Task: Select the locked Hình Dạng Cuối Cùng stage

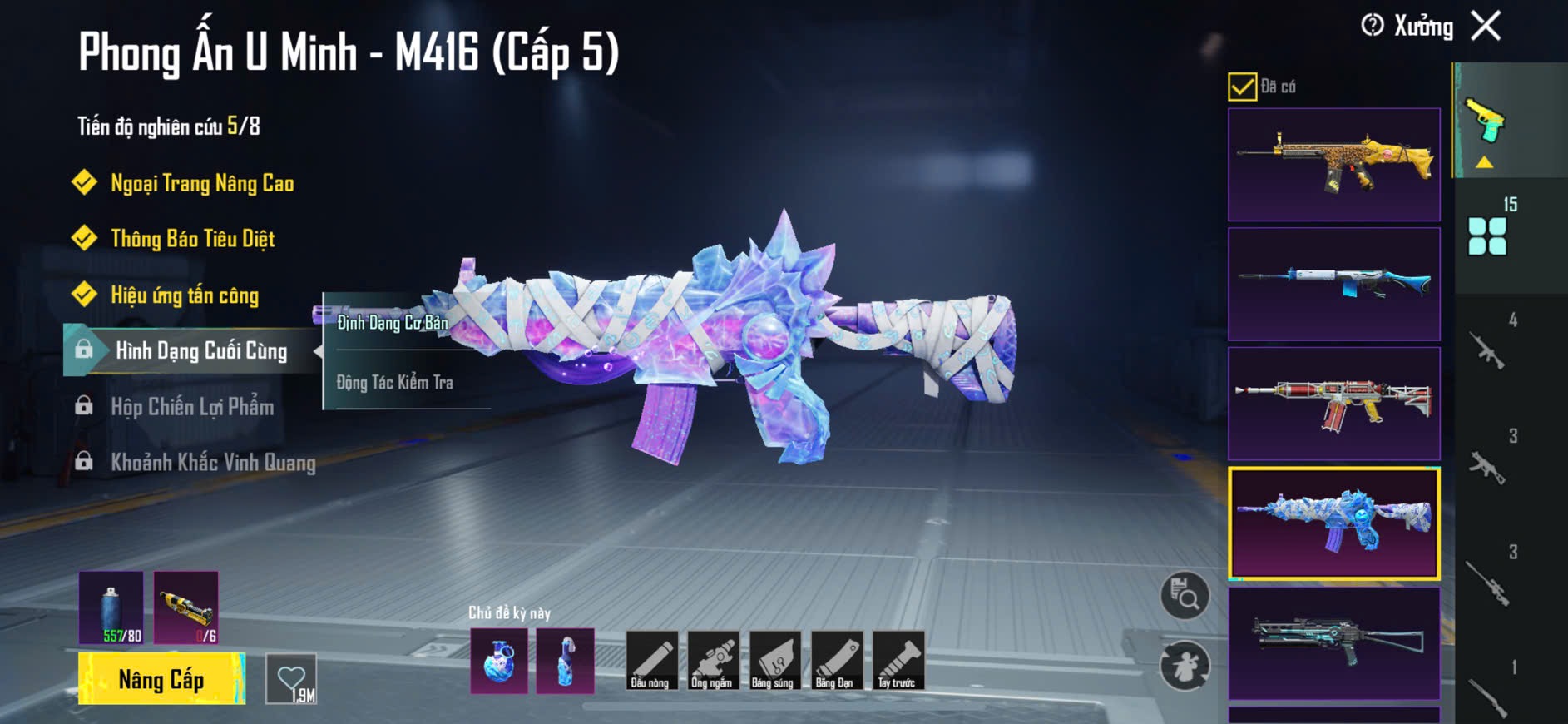Action: pos(200,350)
